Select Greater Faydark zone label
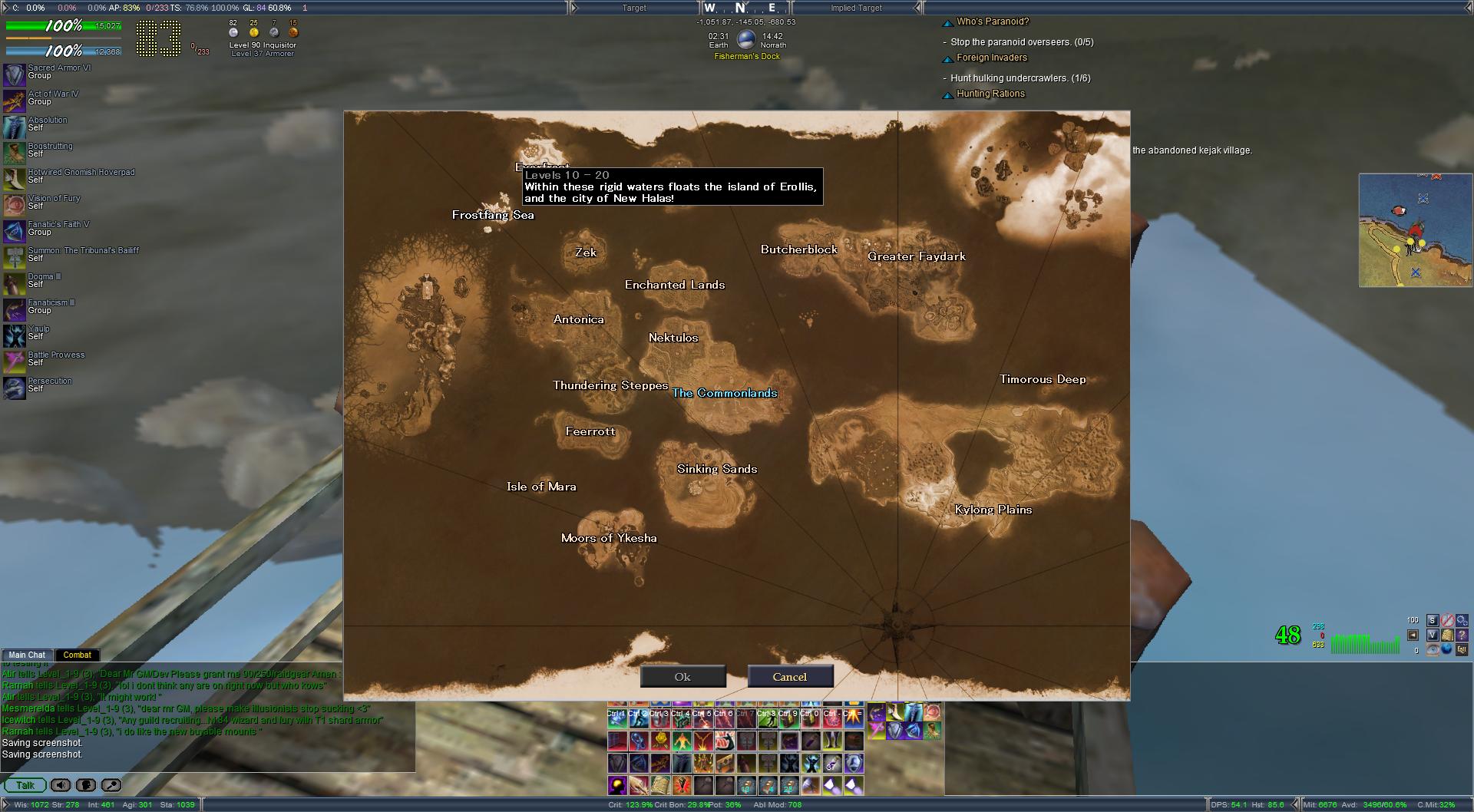1474x812 pixels. [916, 256]
